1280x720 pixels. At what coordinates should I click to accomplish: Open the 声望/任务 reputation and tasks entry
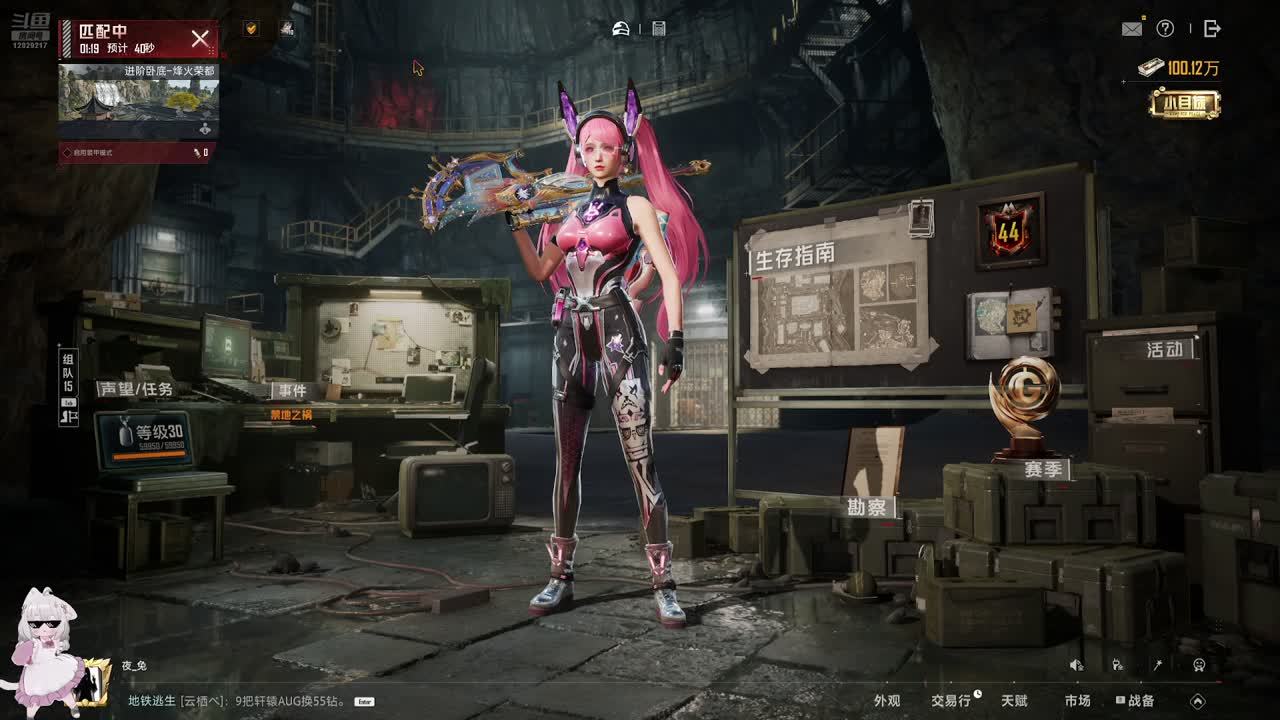(x=135, y=389)
